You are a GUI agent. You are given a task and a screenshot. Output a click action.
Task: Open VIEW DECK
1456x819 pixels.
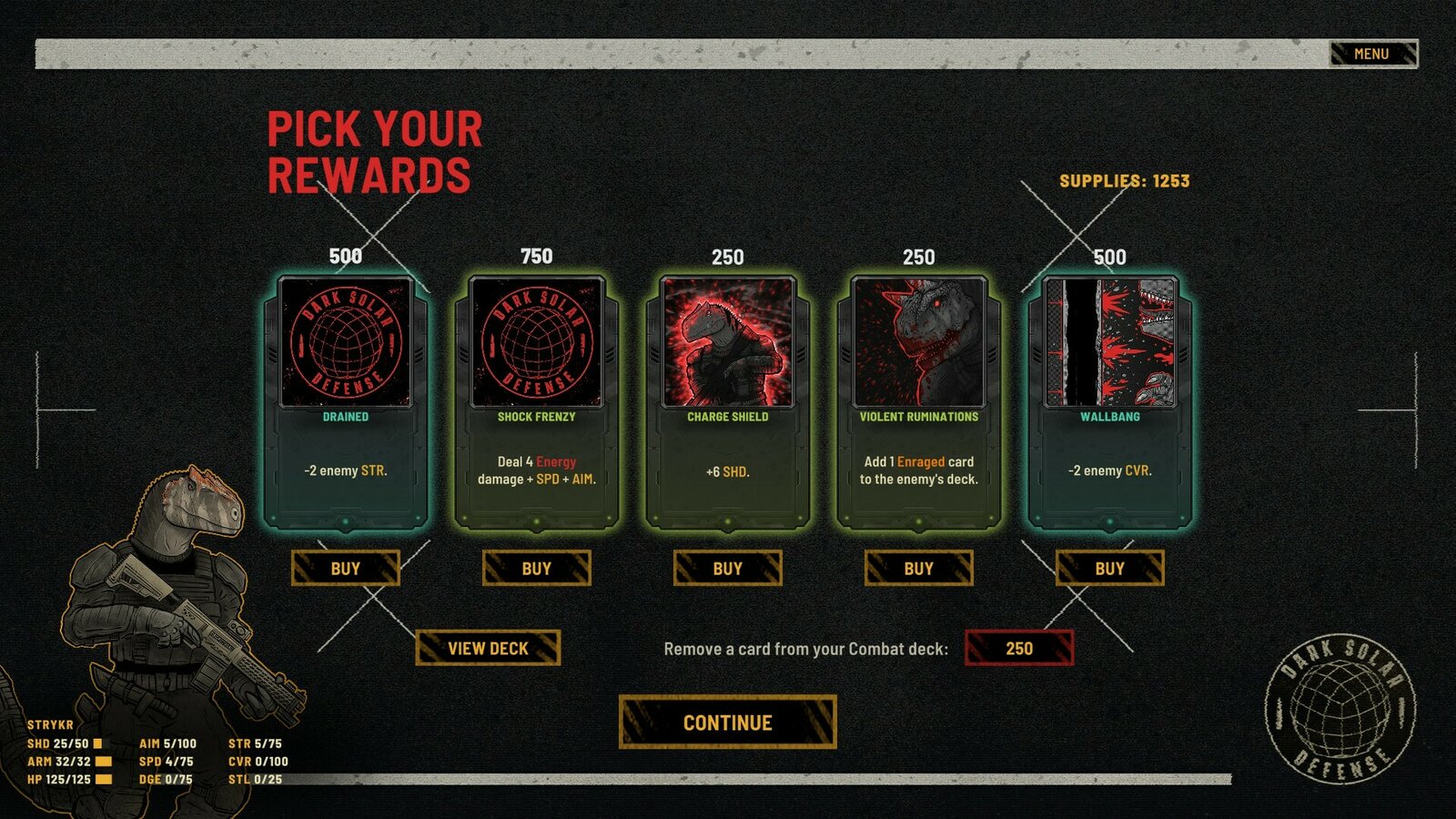pos(489,649)
